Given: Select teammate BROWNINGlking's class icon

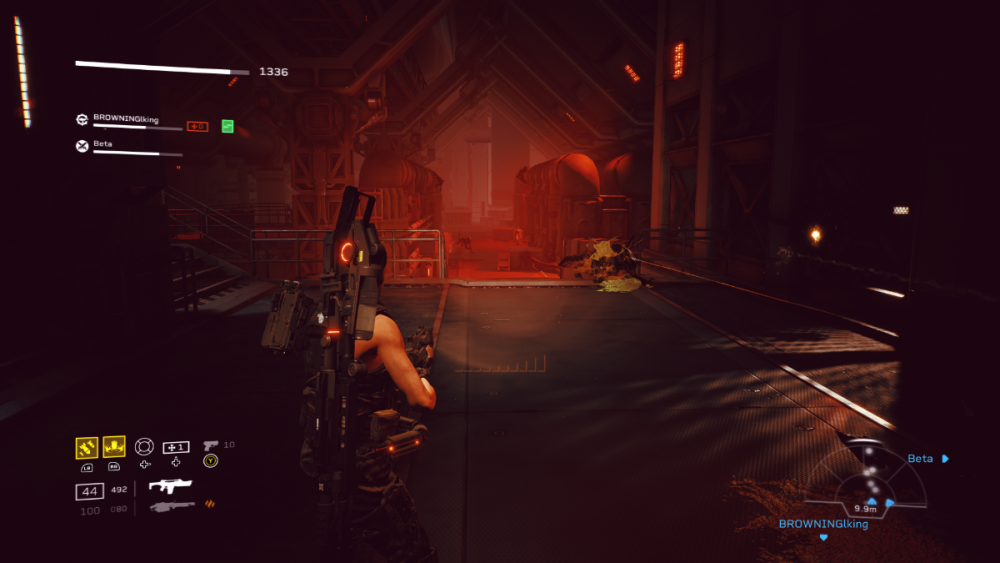Looking at the screenshot, I should [x=82, y=119].
